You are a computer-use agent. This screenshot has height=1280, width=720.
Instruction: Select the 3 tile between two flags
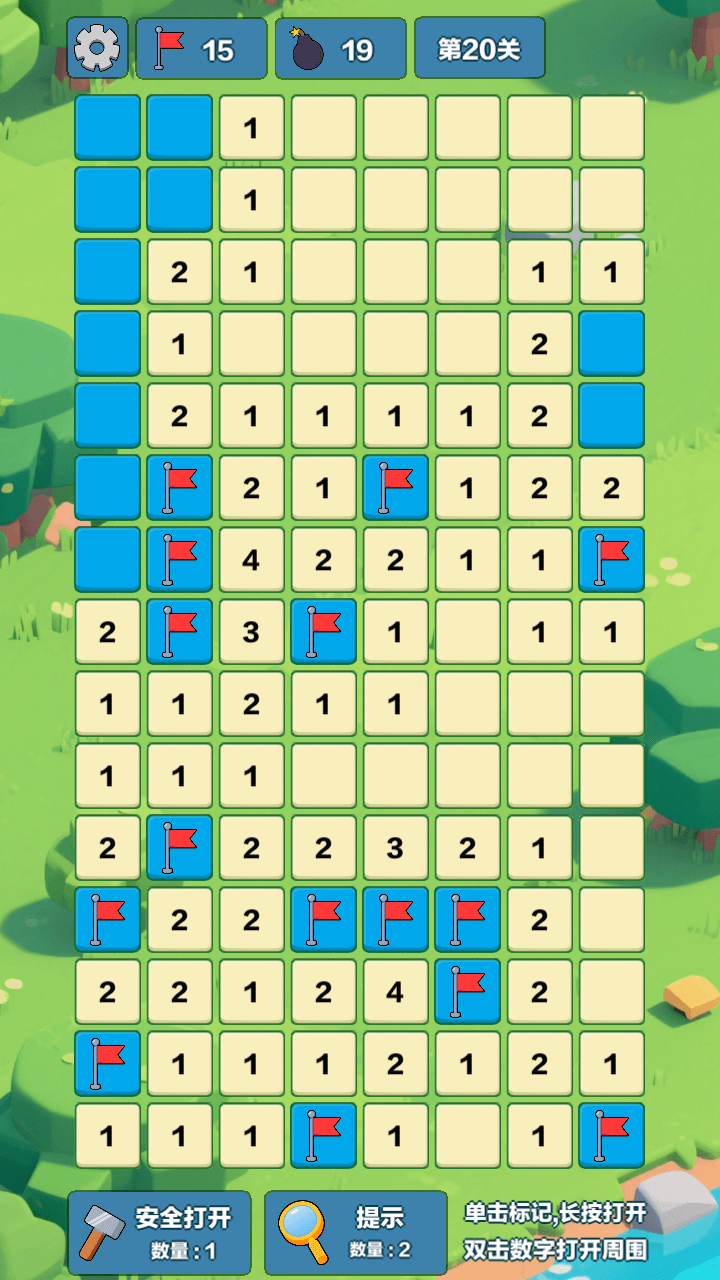251,632
